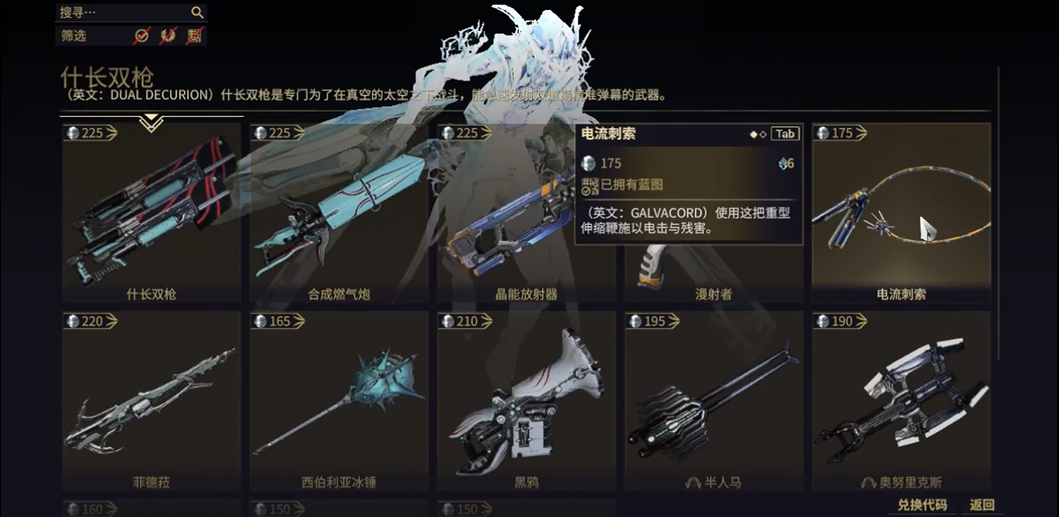Toggle the laurel wreath mastery filter
The width and height of the screenshot is (1059, 517).
pyautogui.click(x=168, y=36)
